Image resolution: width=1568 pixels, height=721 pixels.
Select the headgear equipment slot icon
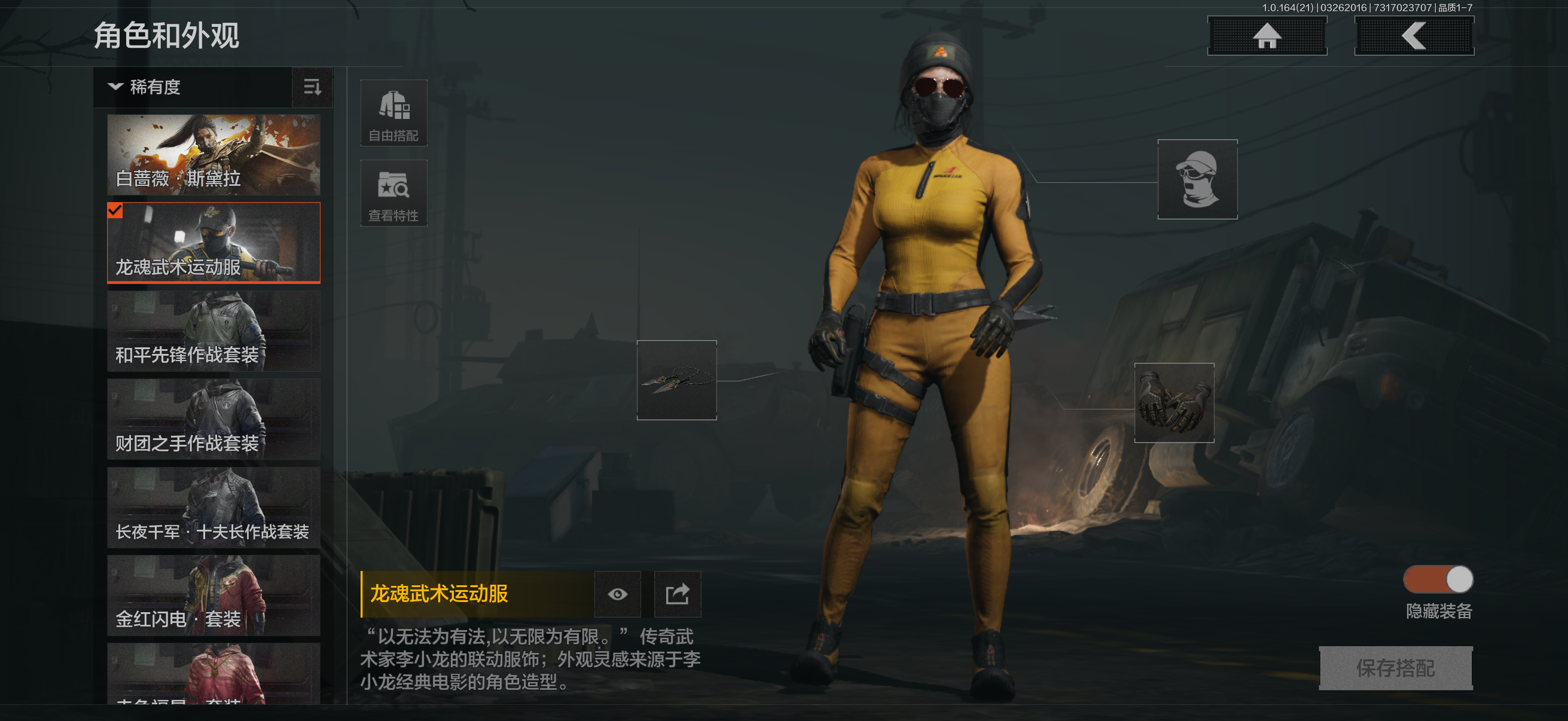1197,179
